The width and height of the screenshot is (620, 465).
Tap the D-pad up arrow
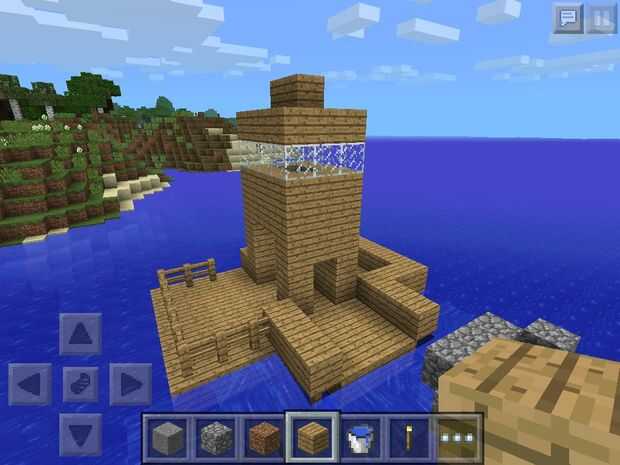pyautogui.click(x=81, y=334)
